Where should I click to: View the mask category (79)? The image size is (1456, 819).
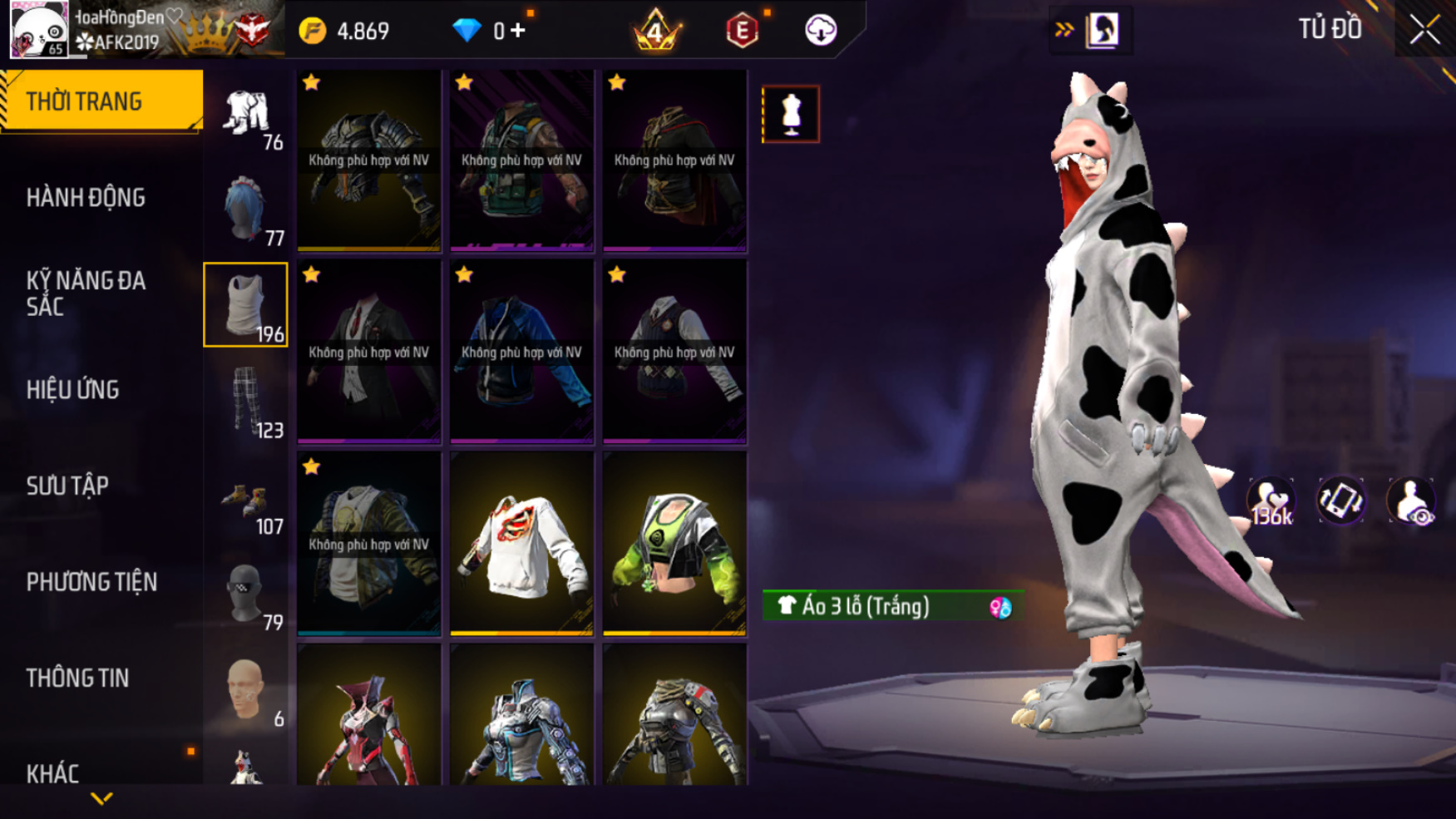click(246, 595)
